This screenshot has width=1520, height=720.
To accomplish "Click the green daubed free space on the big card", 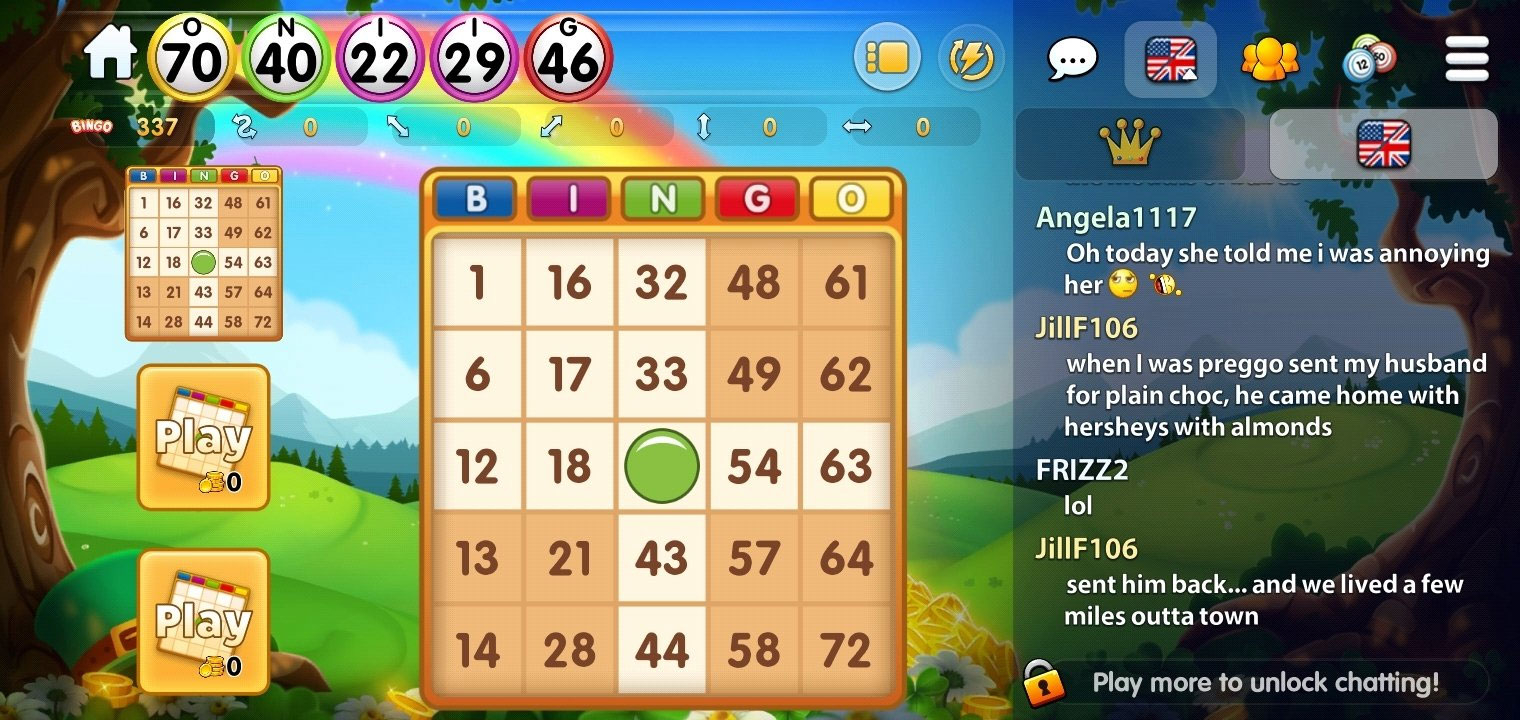I will (661, 466).
